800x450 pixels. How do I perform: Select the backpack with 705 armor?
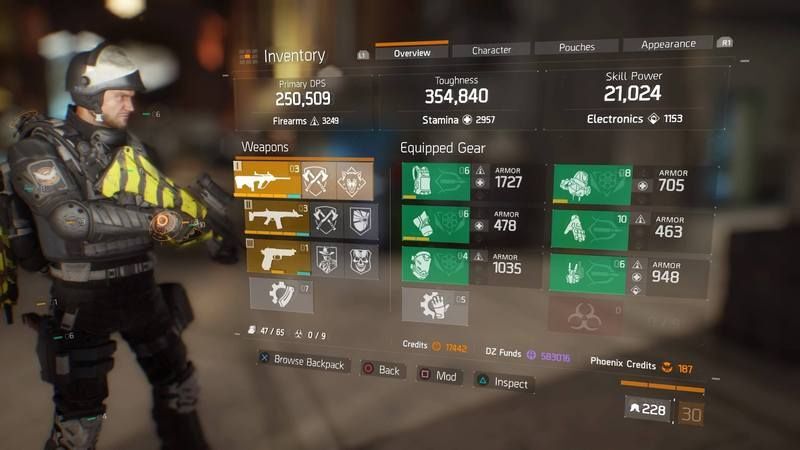[591, 185]
